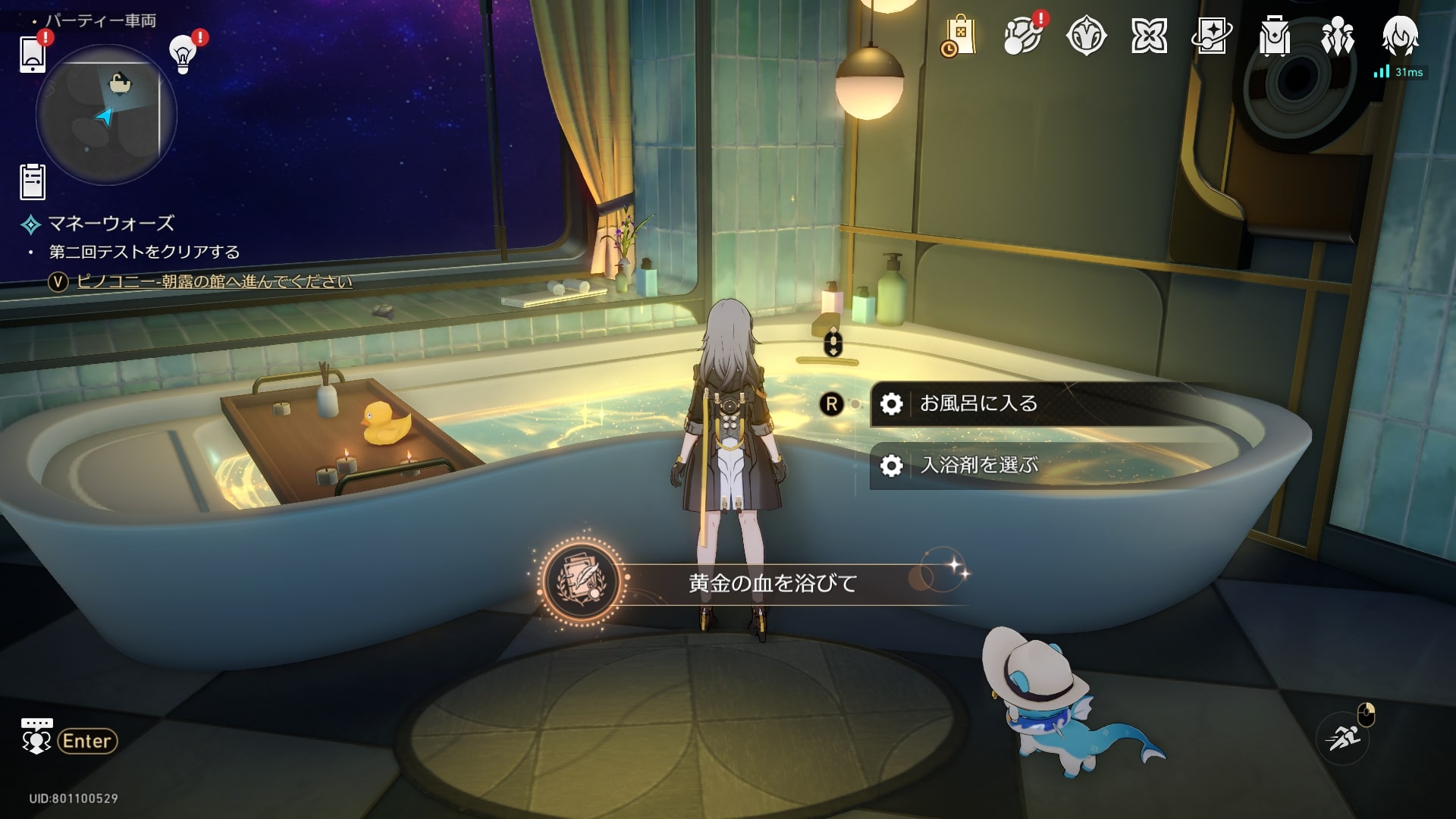The width and height of the screenshot is (1456, 819).
Task: Click the 黄金の血を浴びて achievement banner
Action: [x=772, y=583]
